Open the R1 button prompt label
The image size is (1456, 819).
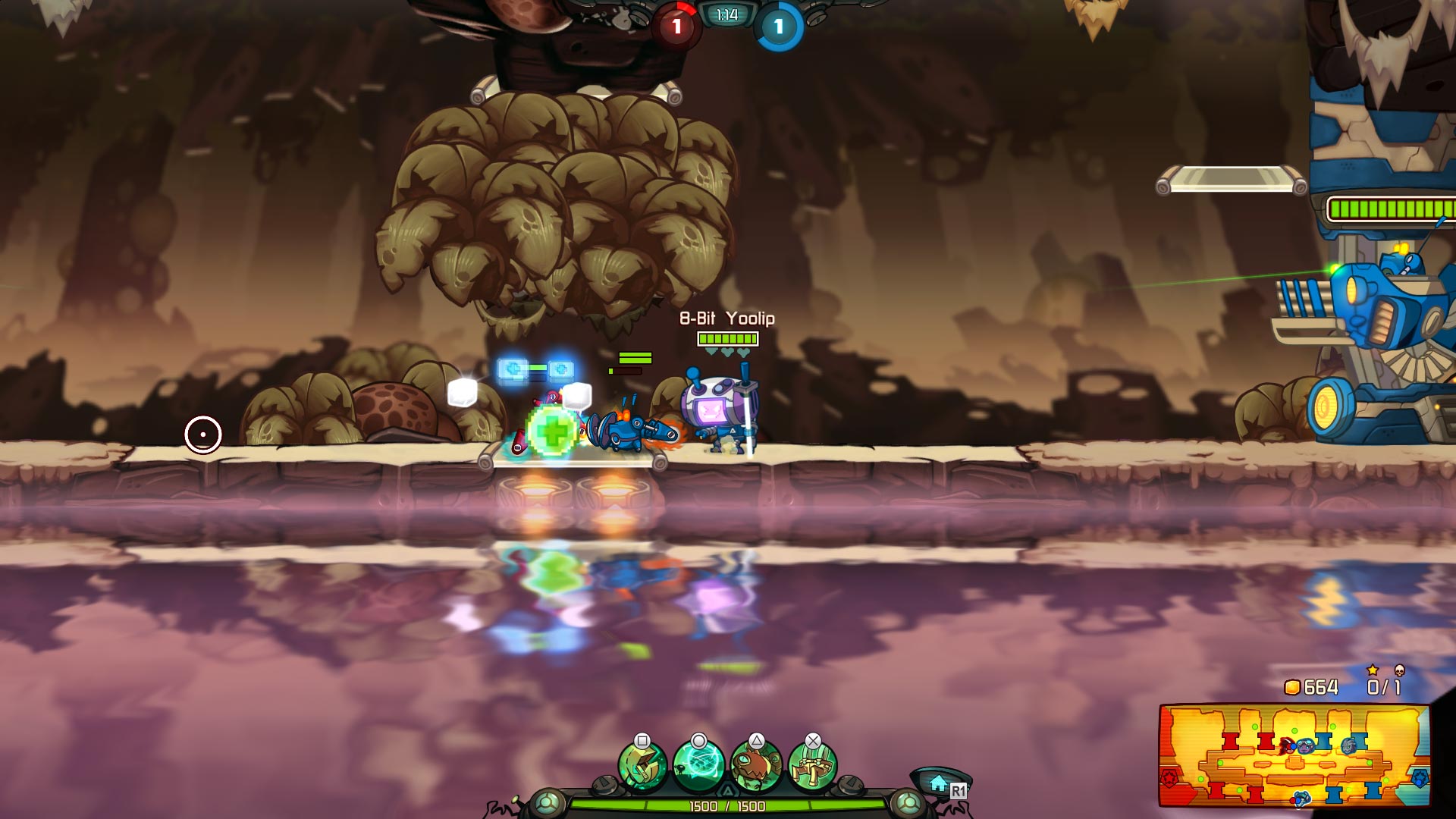point(959,790)
